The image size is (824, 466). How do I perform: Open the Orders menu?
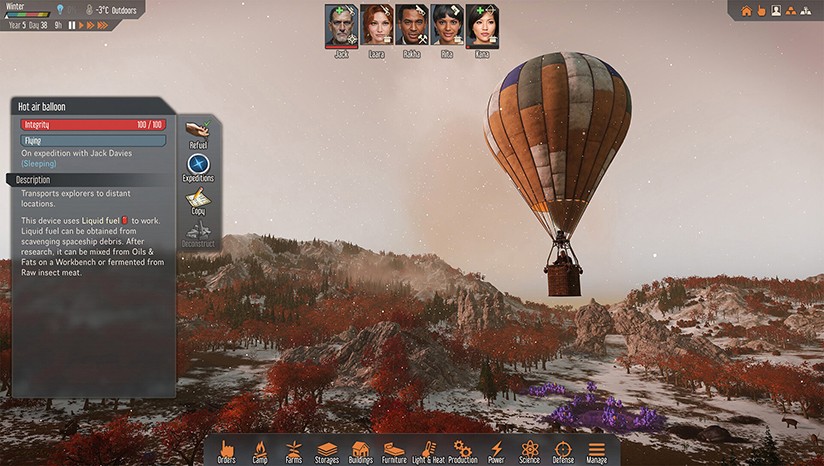pos(226,450)
